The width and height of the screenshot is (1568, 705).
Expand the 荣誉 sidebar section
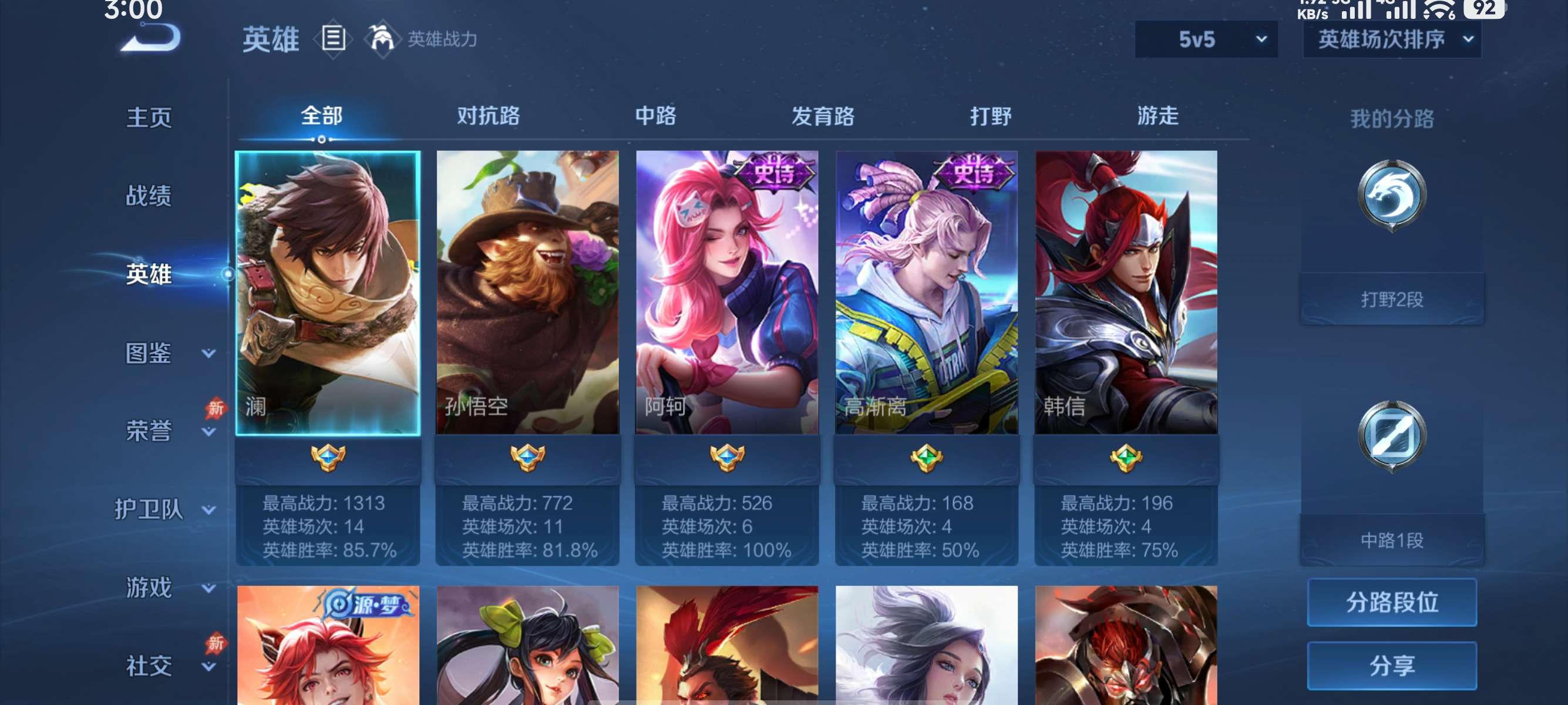149,430
